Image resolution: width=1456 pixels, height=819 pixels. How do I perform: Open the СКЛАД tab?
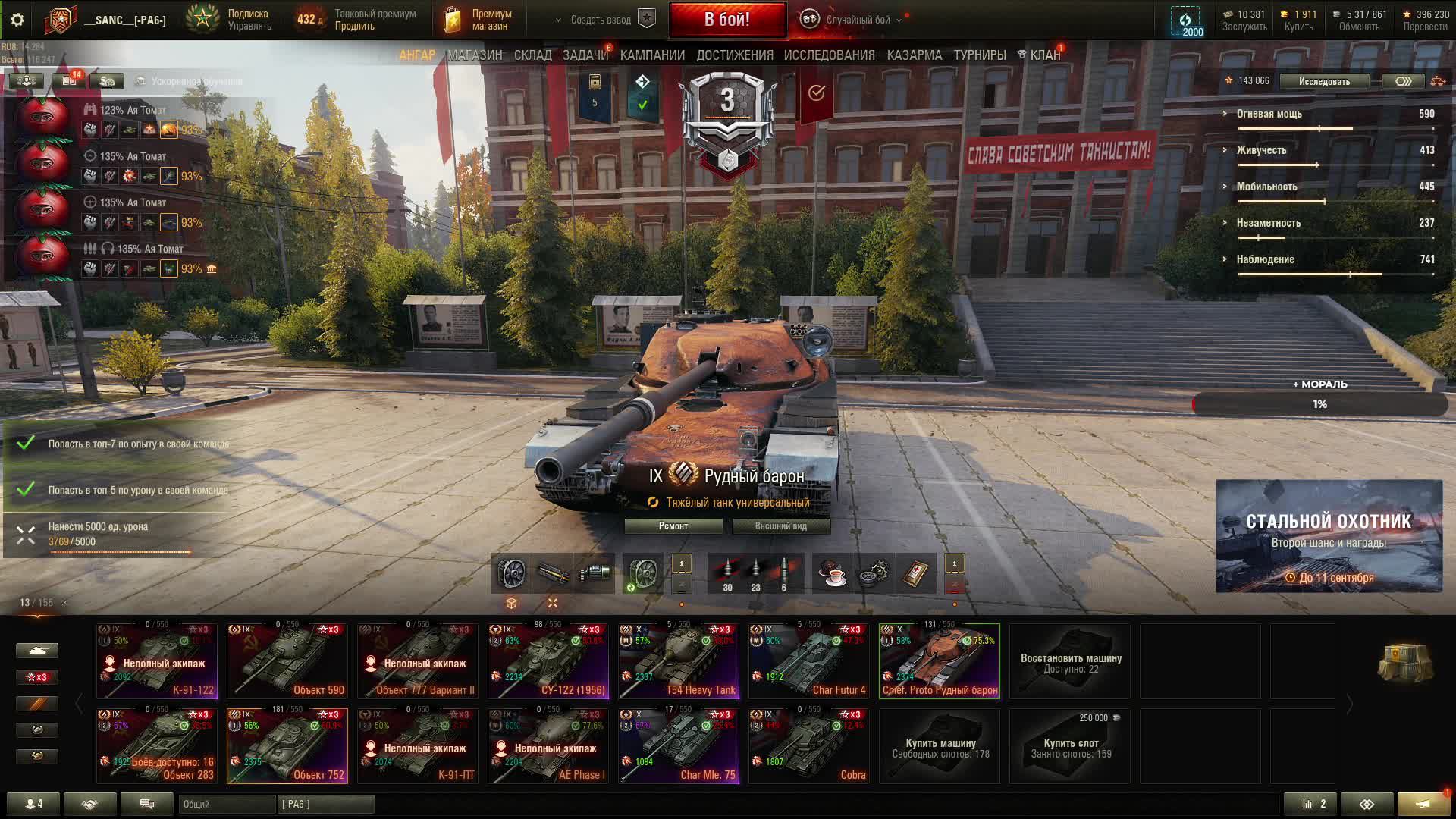click(532, 55)
